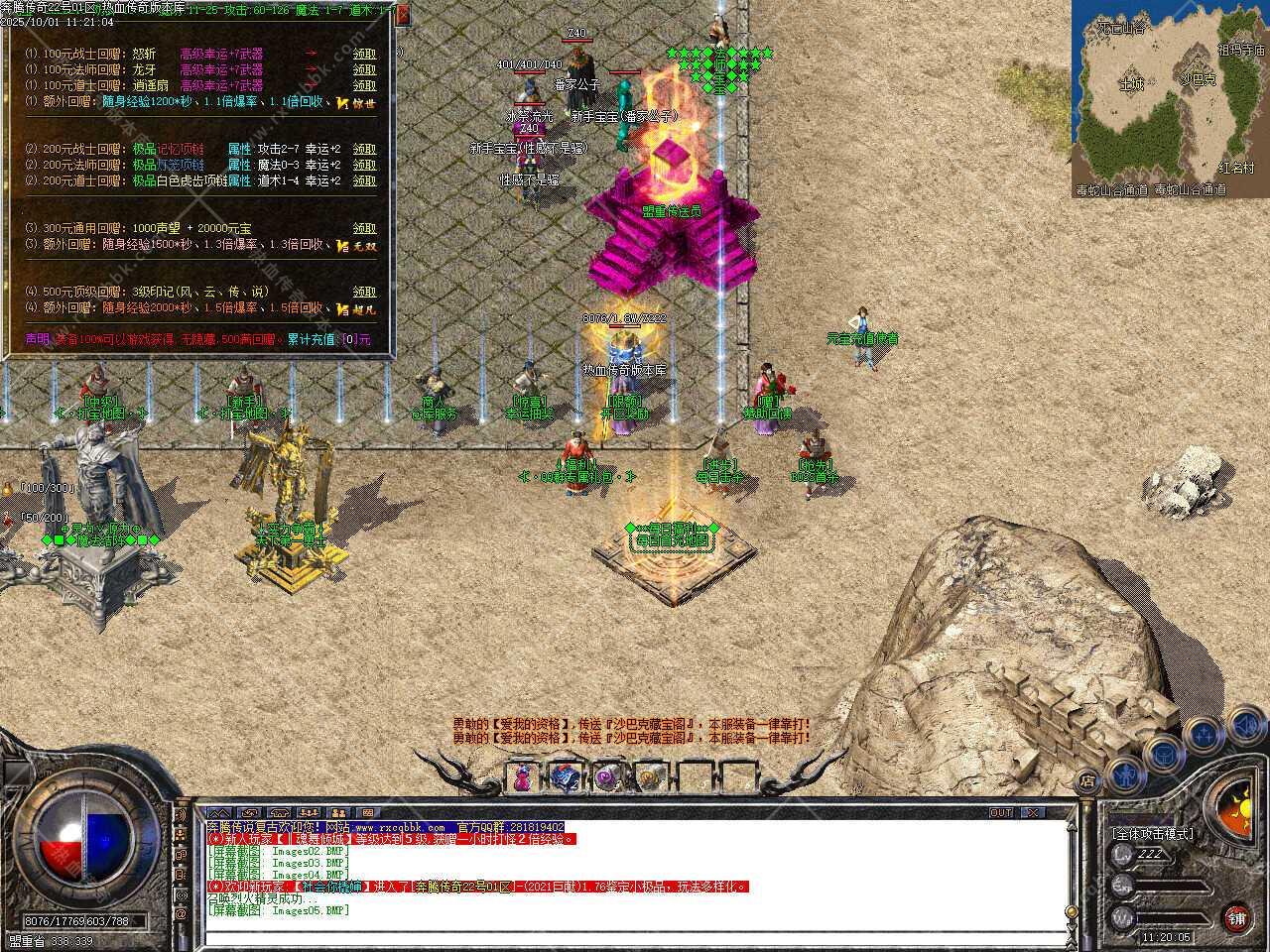
Task: Claim the 100元 taoist 逍遥扇 reward
Action: coord(364,86)
